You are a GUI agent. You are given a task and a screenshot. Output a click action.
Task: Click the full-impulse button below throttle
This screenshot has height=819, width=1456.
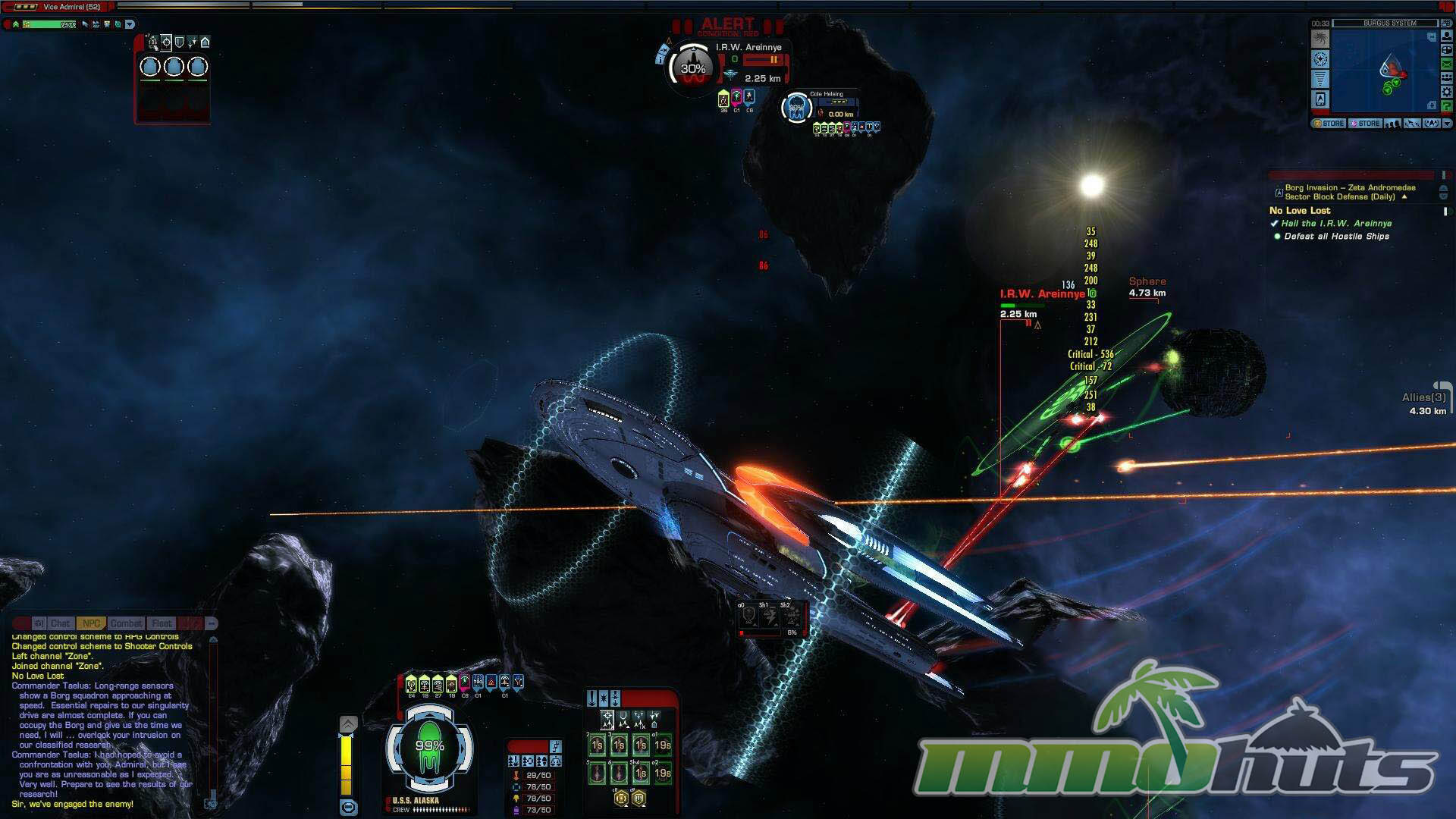click(x=348, y=807)
